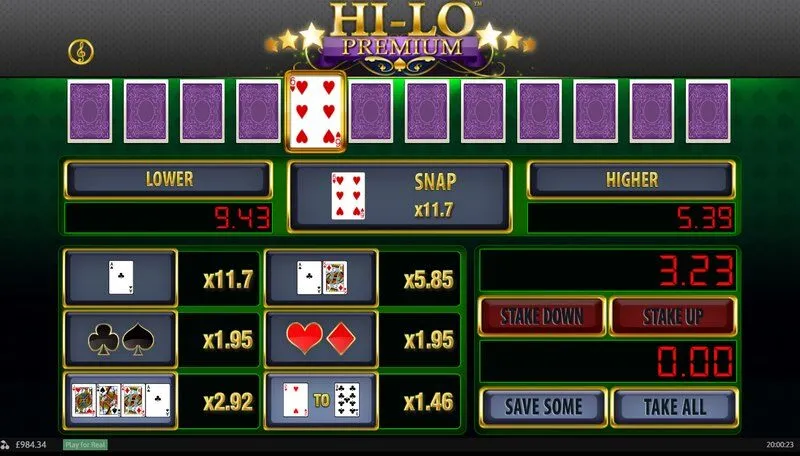Image resolution: width=800 pixels, height=456 pixels.
Task: Collect winnings with TAKE ALL
Action: coord(674,407)
